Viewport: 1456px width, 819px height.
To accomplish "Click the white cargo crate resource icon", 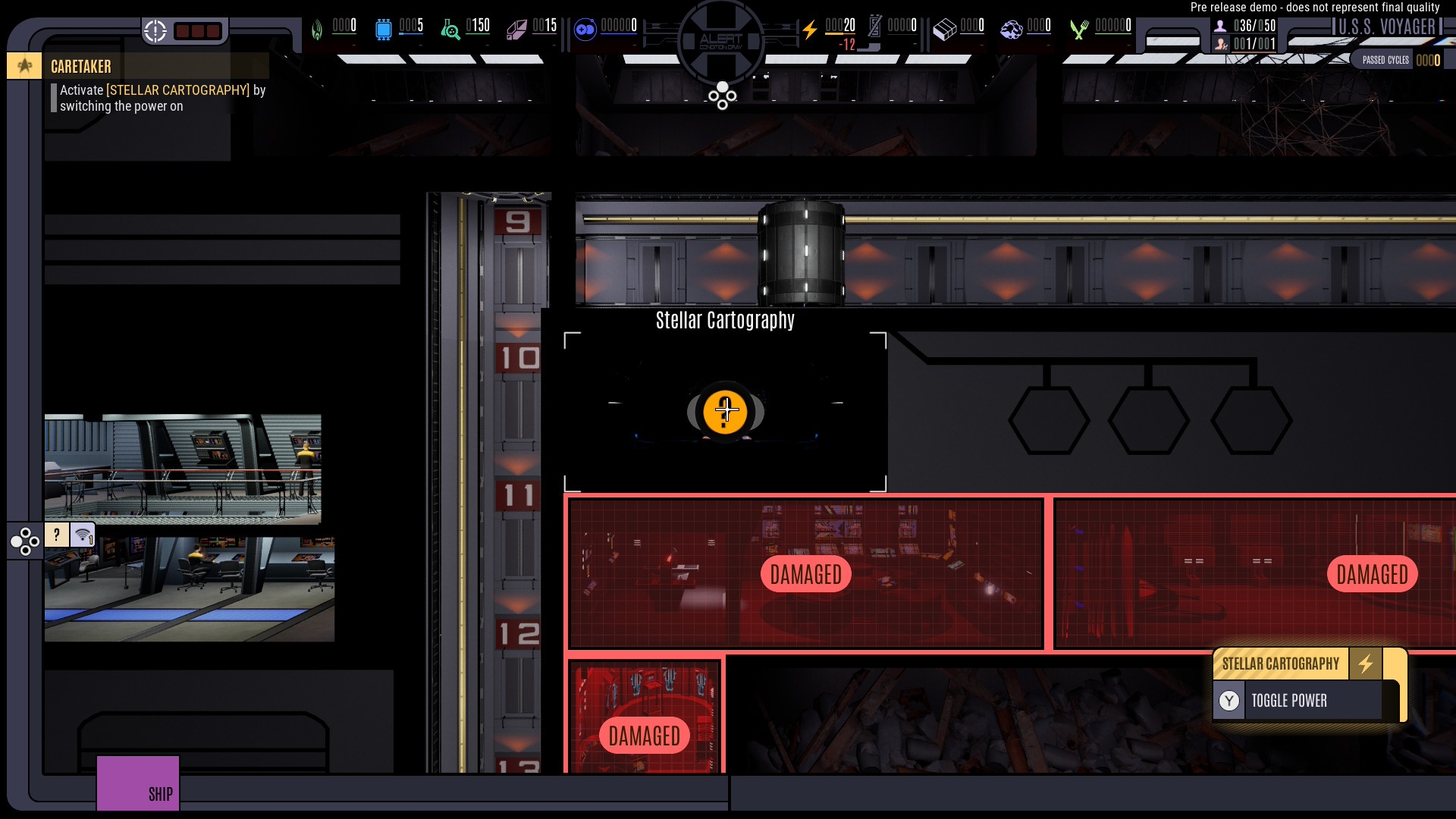I will 945,30.
